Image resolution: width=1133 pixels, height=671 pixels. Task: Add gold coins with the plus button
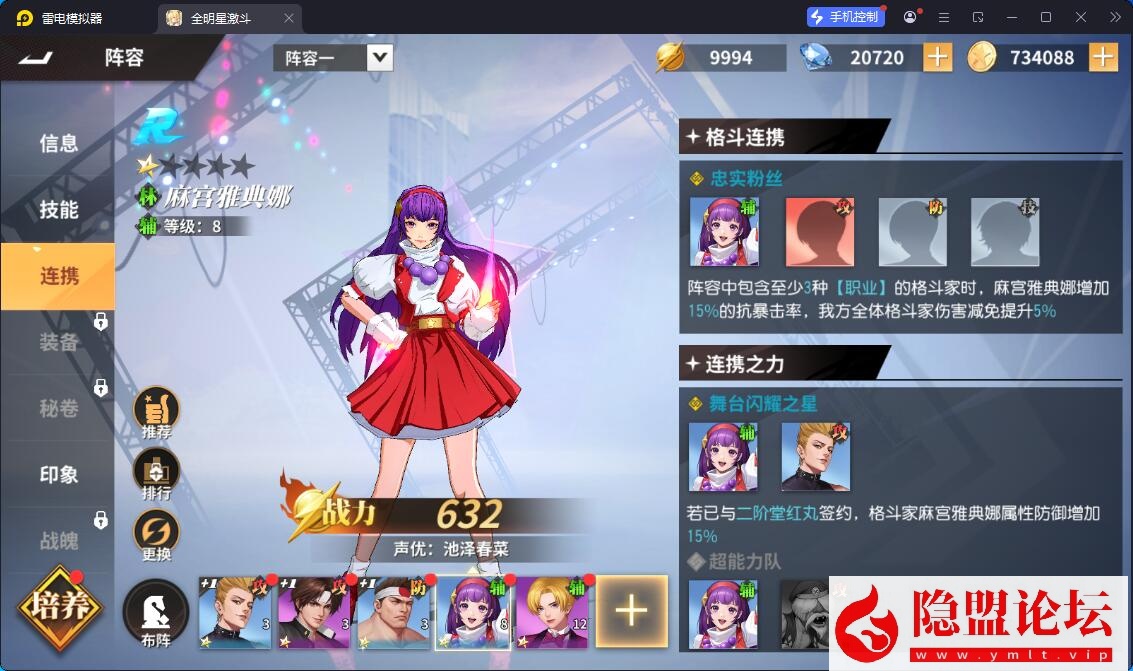1102,57
